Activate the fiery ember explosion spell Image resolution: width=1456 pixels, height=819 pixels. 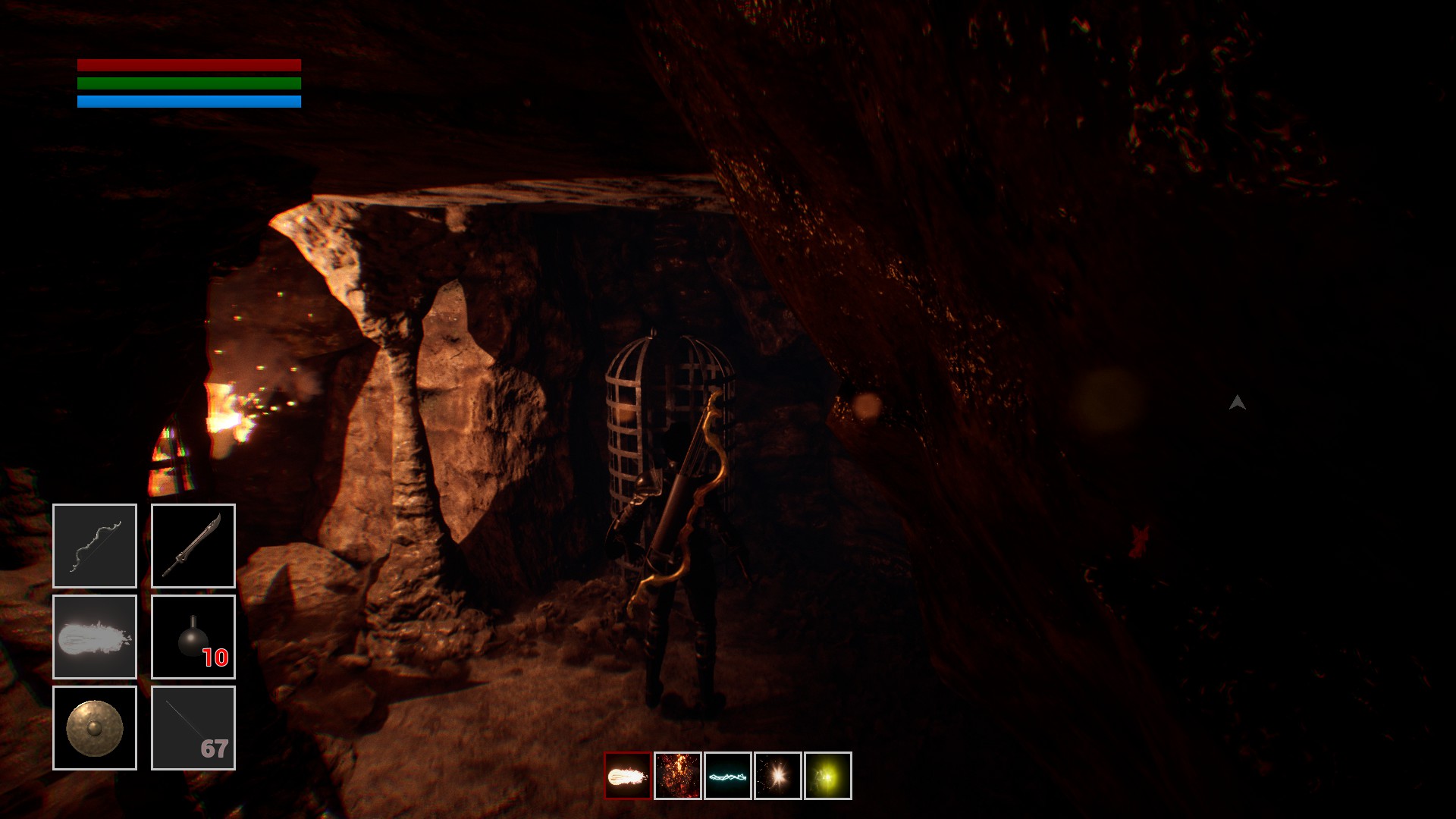[678, 776]
